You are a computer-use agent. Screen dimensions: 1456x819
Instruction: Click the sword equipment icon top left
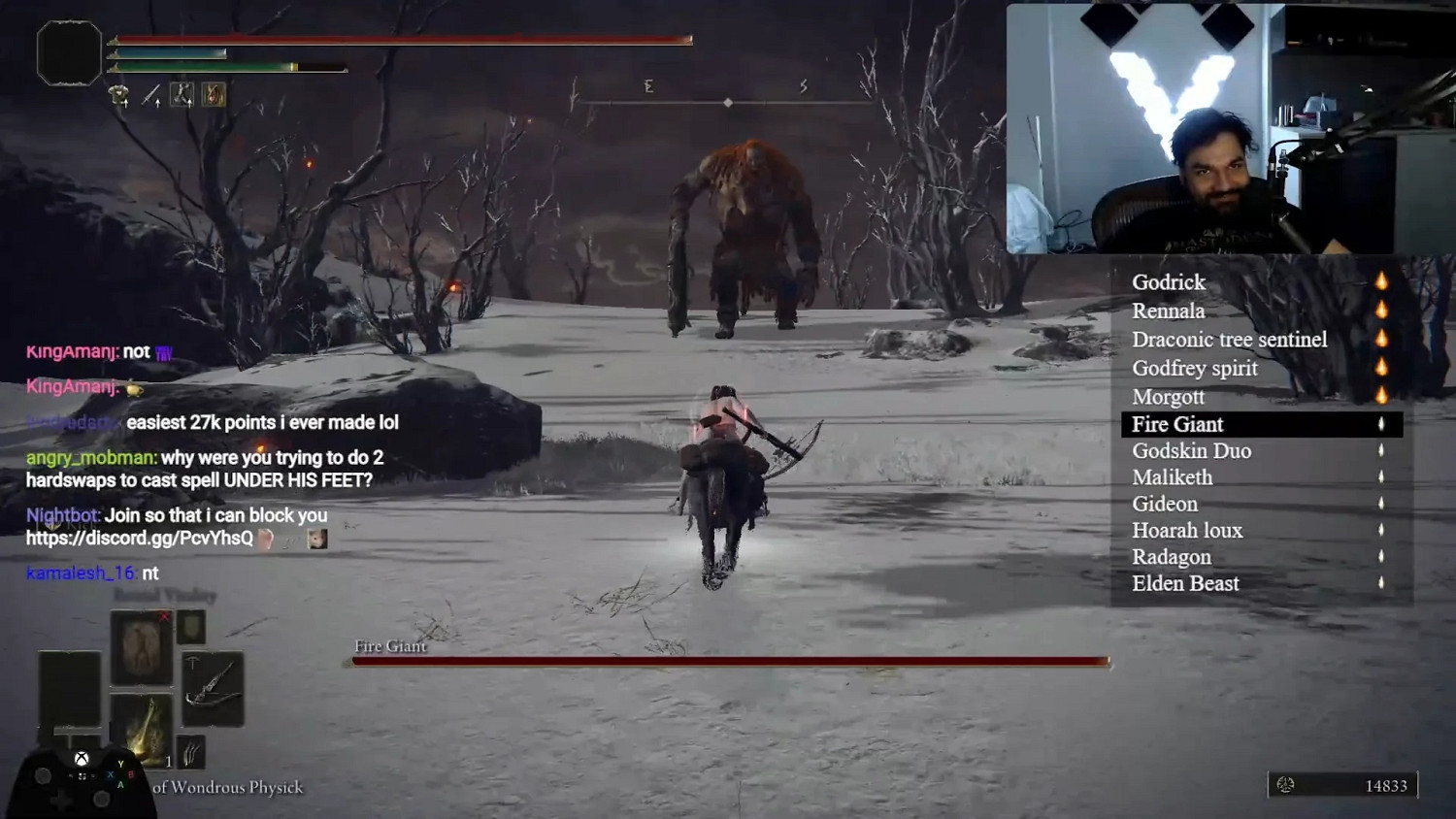151,94
